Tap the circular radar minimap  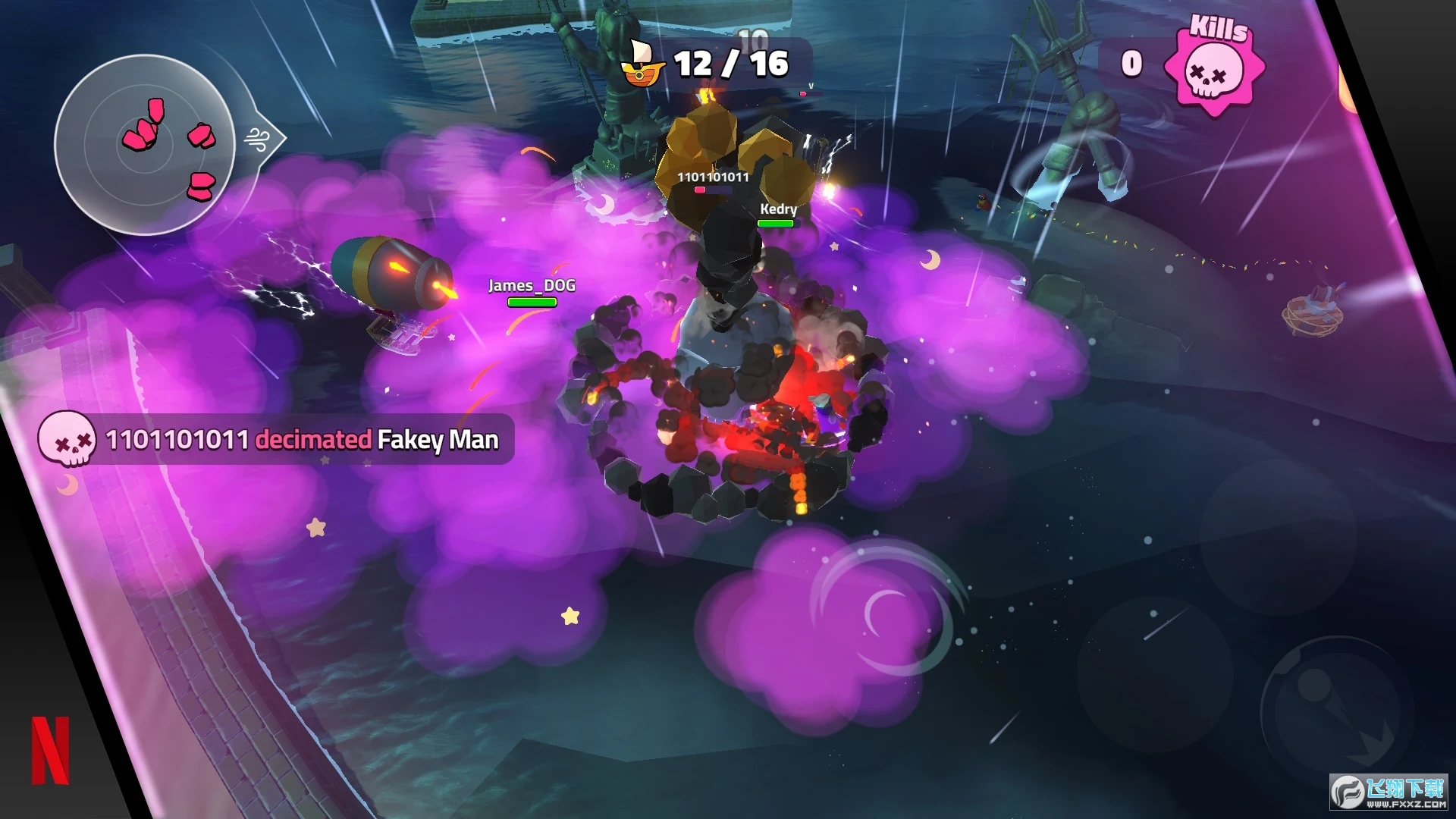pos(145,145)
